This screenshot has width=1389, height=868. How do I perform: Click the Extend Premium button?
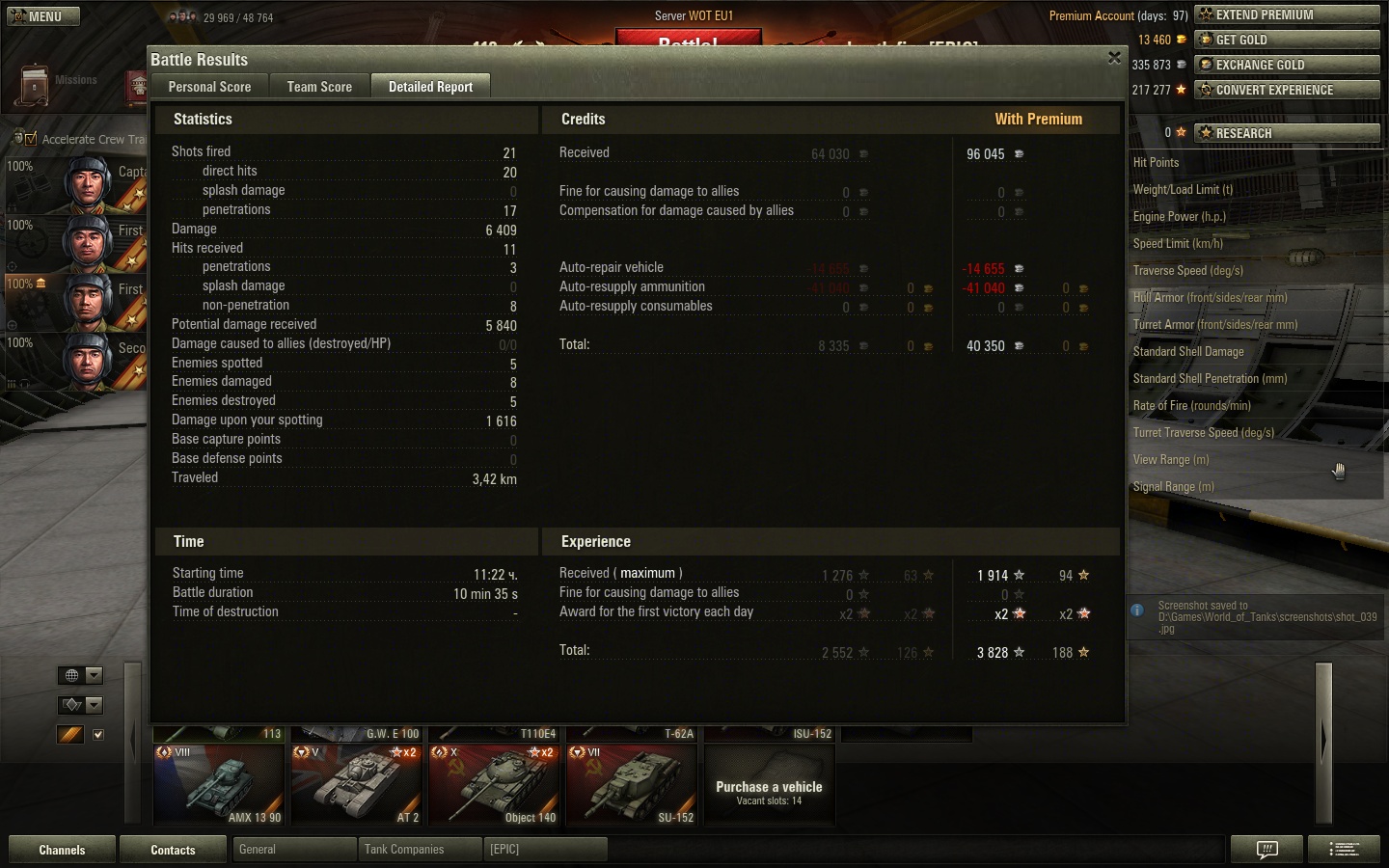[x=1287, y=14]
